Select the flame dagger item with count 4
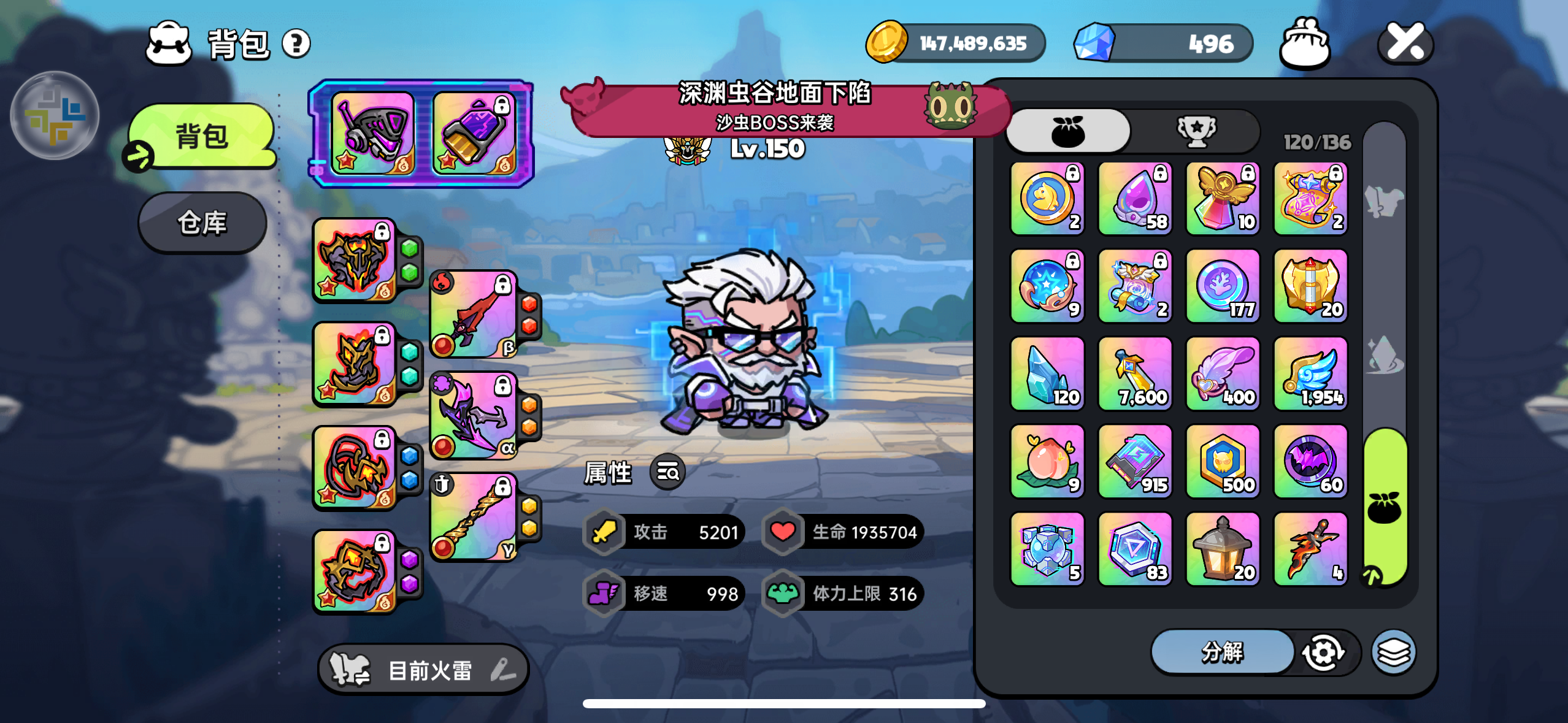The width and height of the screenshot is (1568, 723). point(1310,549)
